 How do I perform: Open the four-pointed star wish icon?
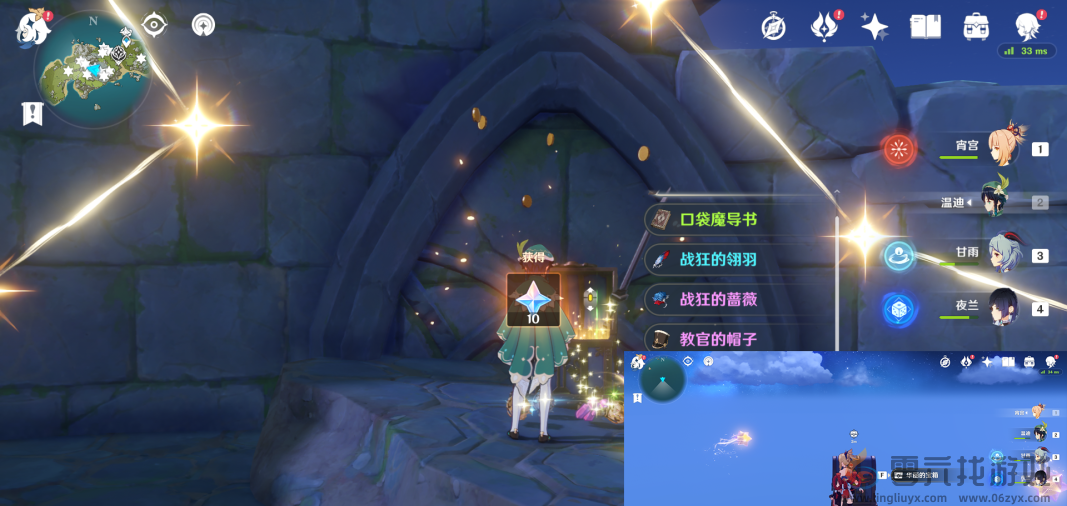[874, 27]
